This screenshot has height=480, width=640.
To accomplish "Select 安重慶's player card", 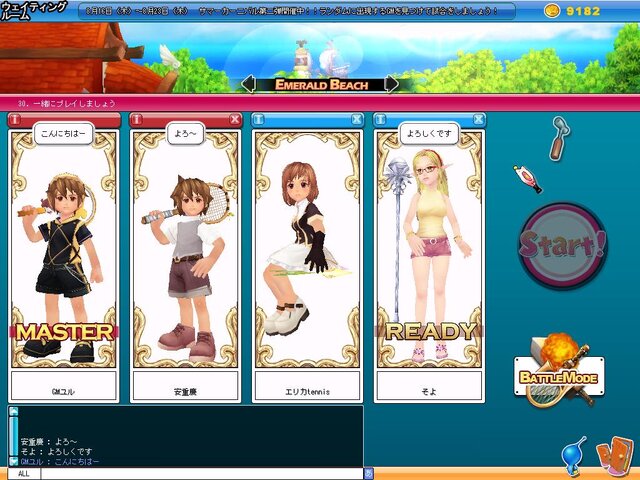I will pyautogui.click(x=186, y=250).
